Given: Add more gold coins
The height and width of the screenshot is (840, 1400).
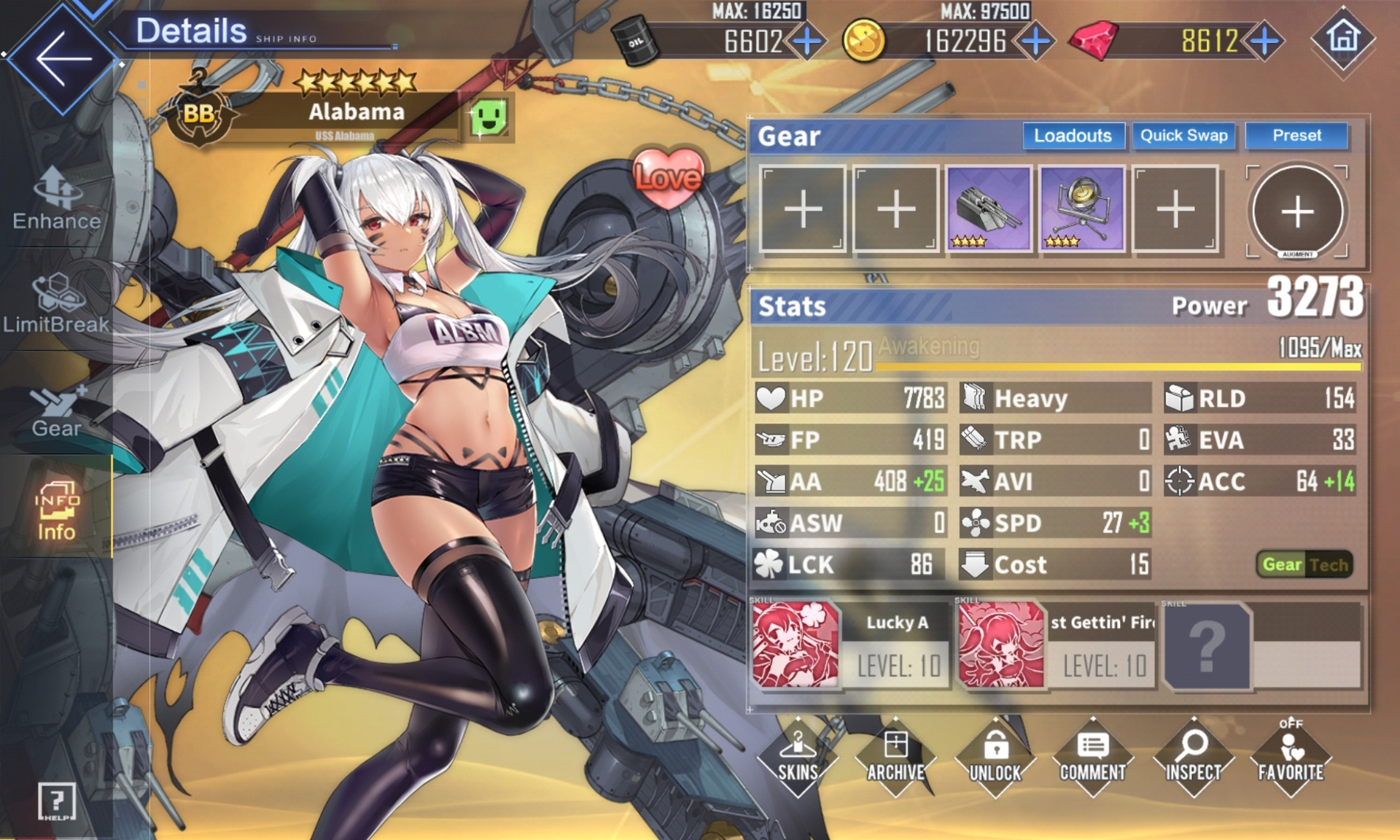Looking at the screenshot, I should tap(1035, 41).
